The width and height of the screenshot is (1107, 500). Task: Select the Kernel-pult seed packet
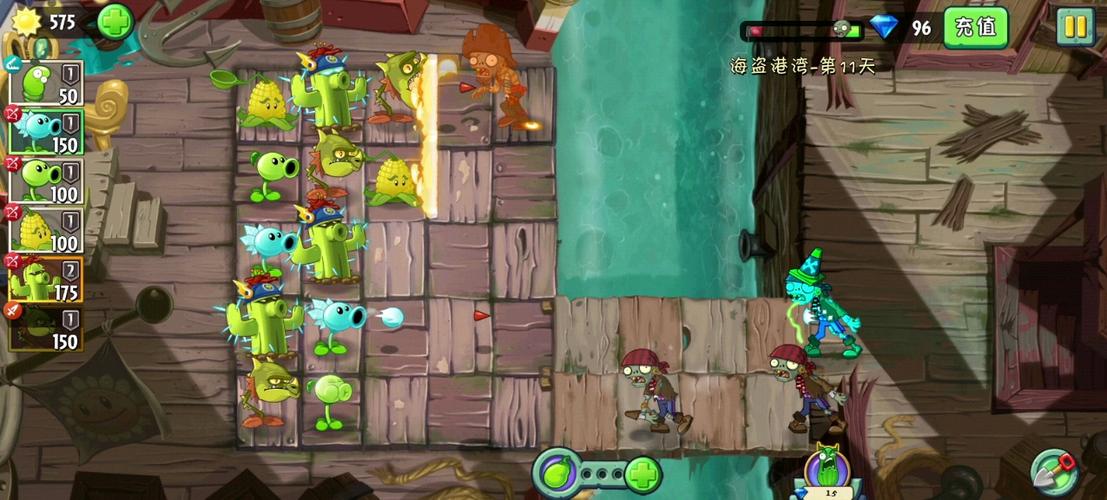click(x=45, y=229)
